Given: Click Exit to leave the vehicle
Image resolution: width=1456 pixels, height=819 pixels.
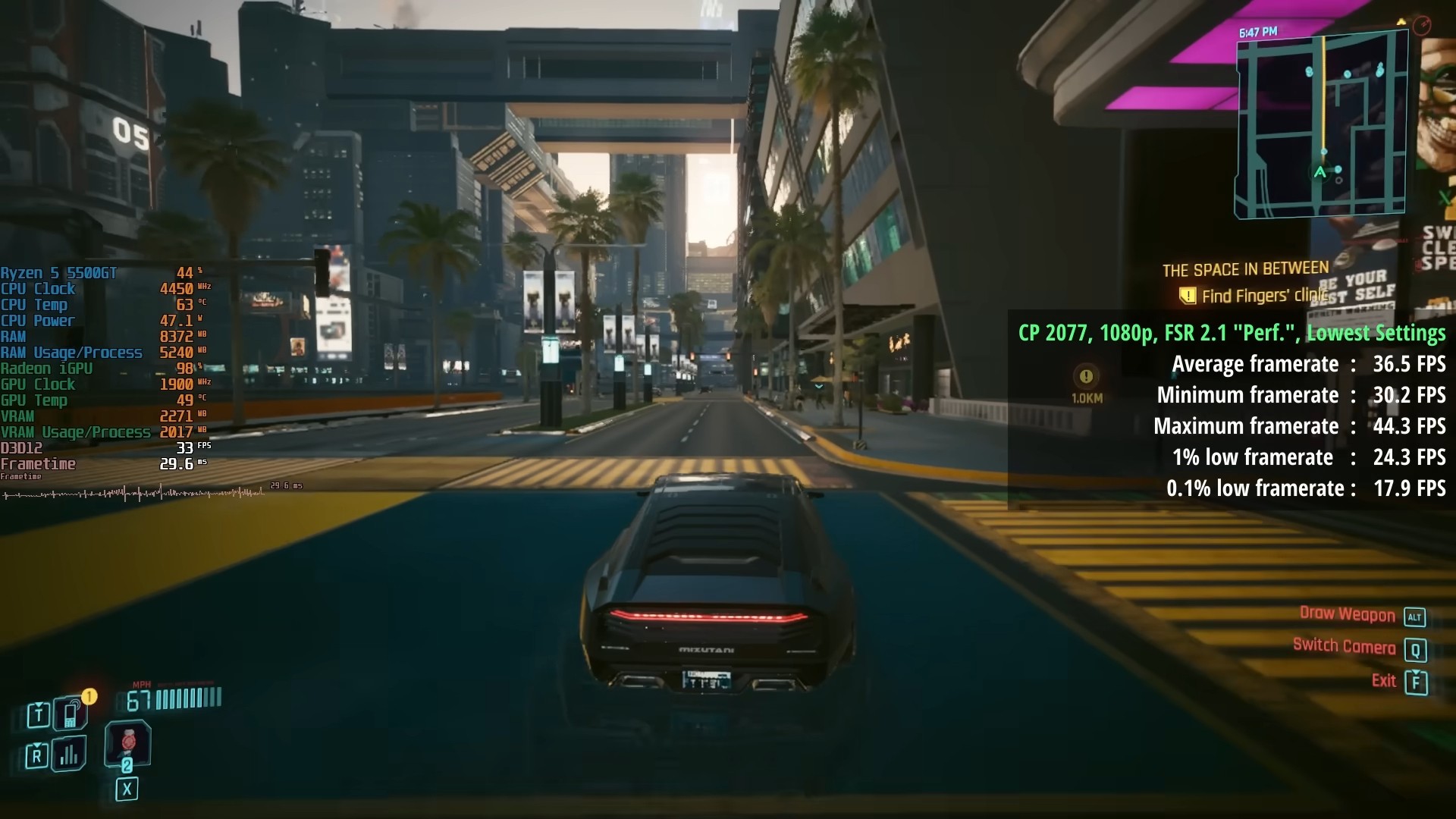Looking at the screenshot, I should pos(1385,681).
